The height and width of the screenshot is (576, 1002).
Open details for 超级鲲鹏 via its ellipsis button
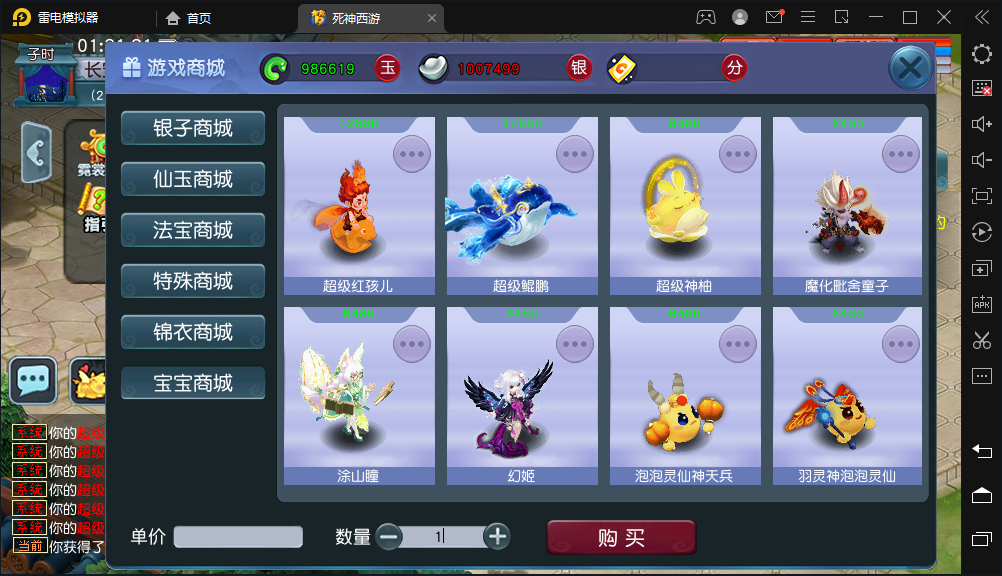point(575,154)
